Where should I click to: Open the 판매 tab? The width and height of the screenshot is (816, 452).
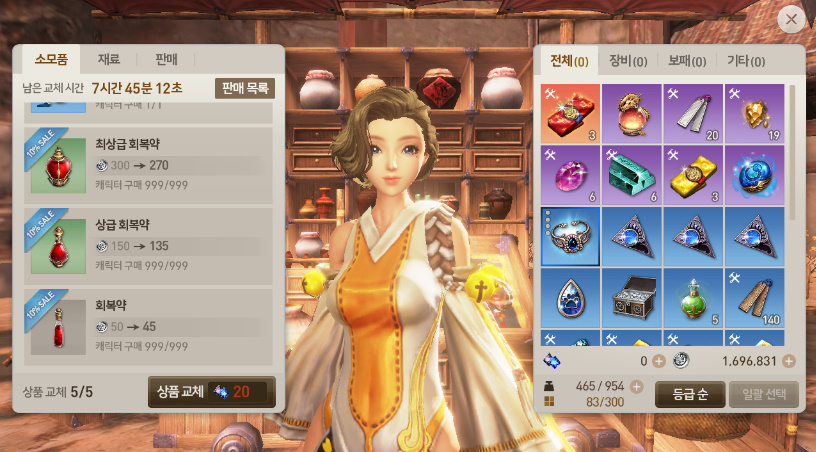pyautogui.click(x=165, y=59)
